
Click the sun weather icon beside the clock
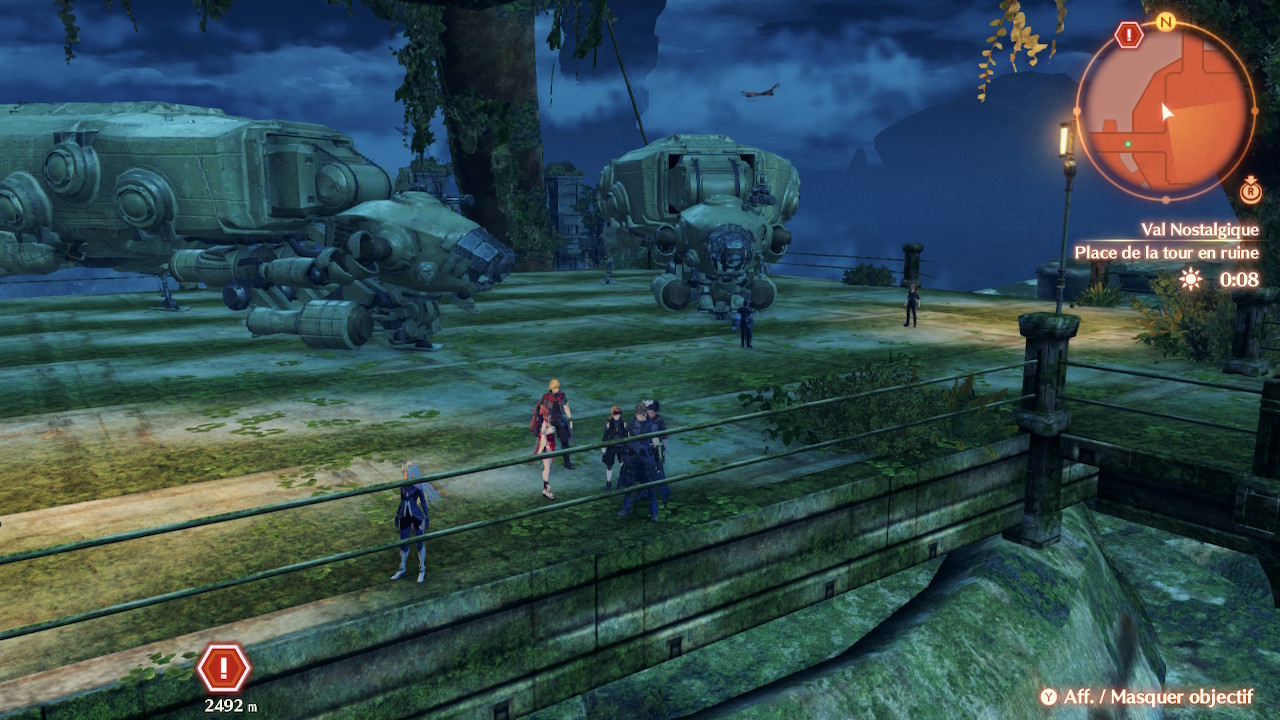tap(1190, 280)
